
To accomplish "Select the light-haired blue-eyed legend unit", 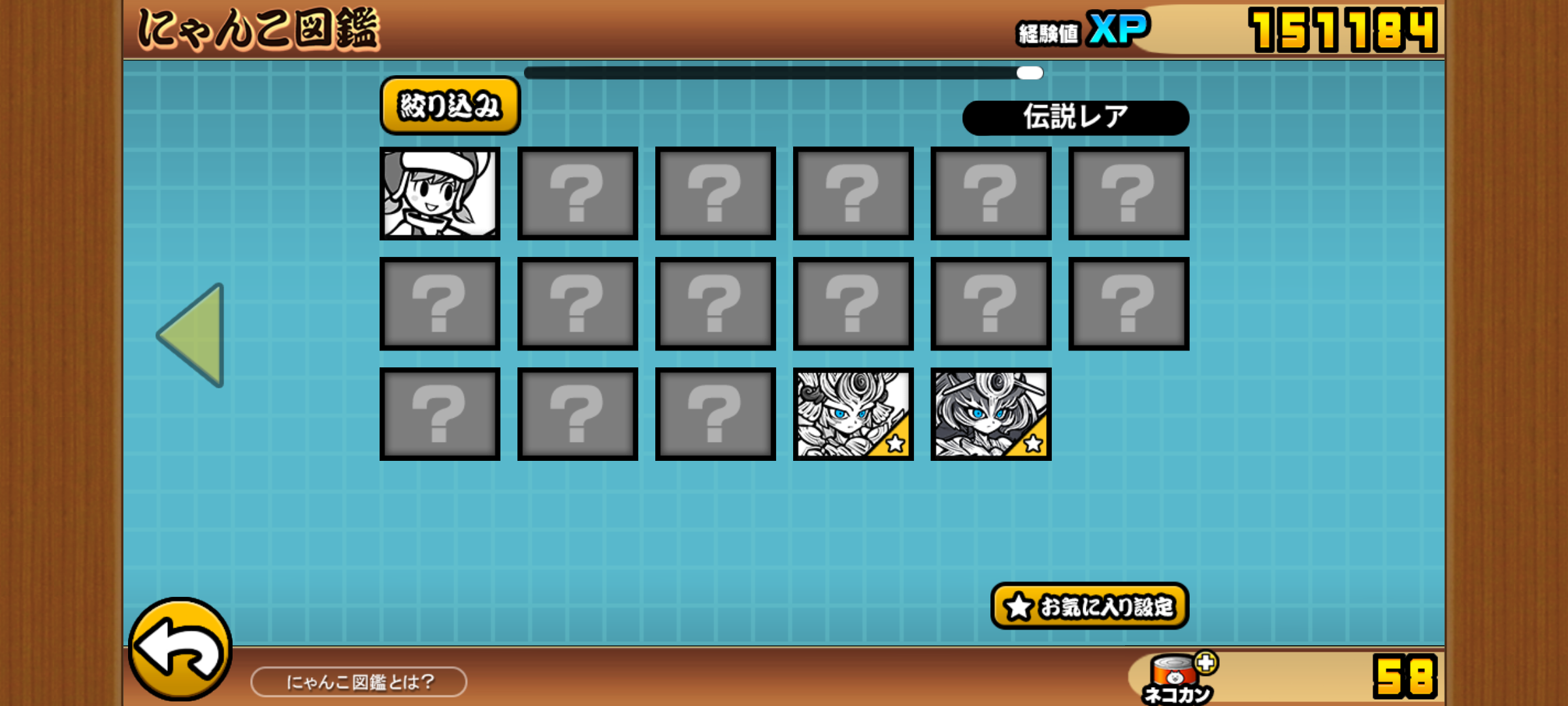I will click(x=853, y=414).
